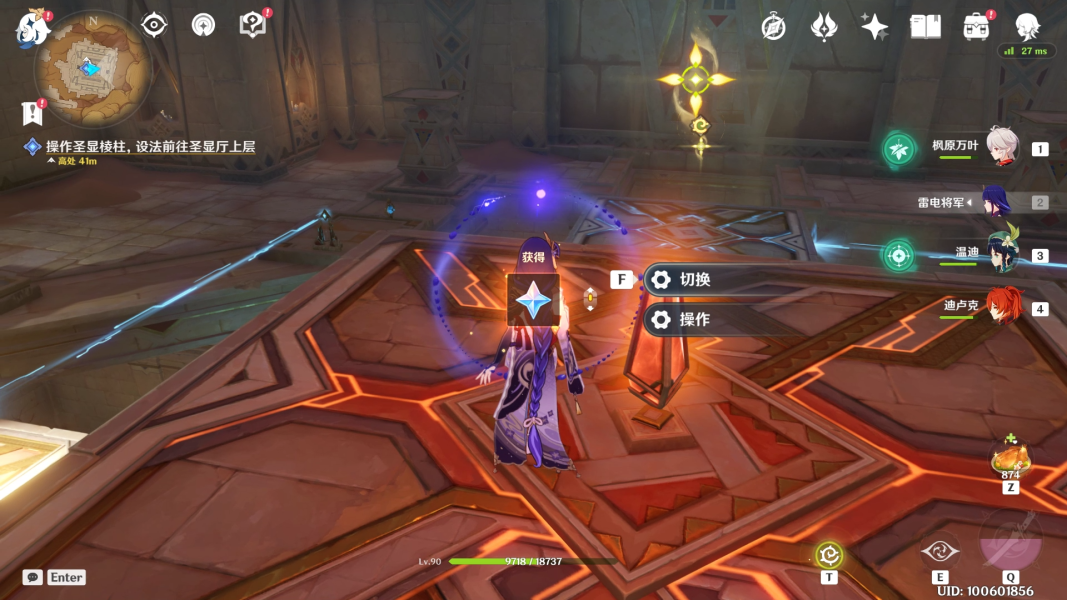The width and height of the screenshot is (1067, 600).
Task: Open the inventory backpack icon
Action: pos(977,27)
